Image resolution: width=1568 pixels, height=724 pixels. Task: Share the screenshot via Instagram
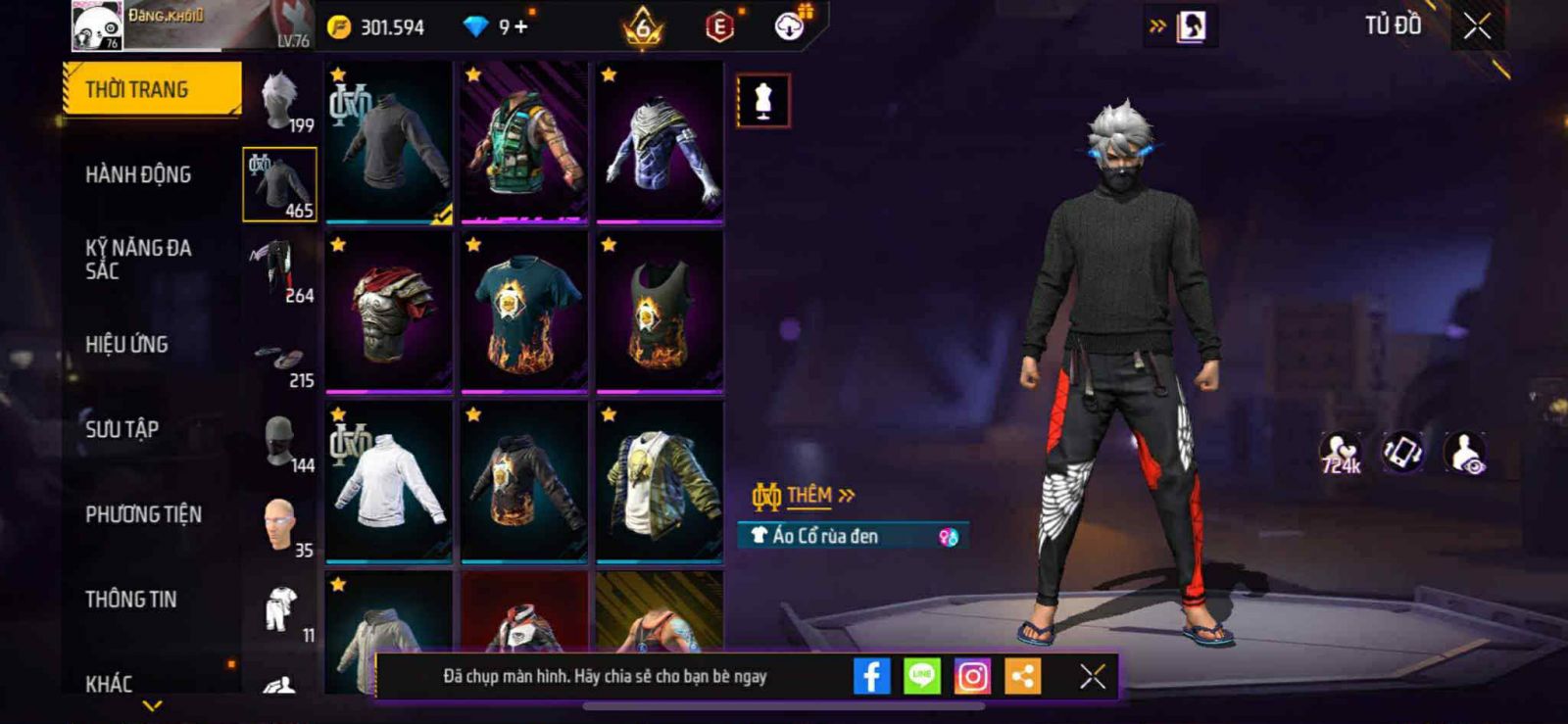click(972, 676)
